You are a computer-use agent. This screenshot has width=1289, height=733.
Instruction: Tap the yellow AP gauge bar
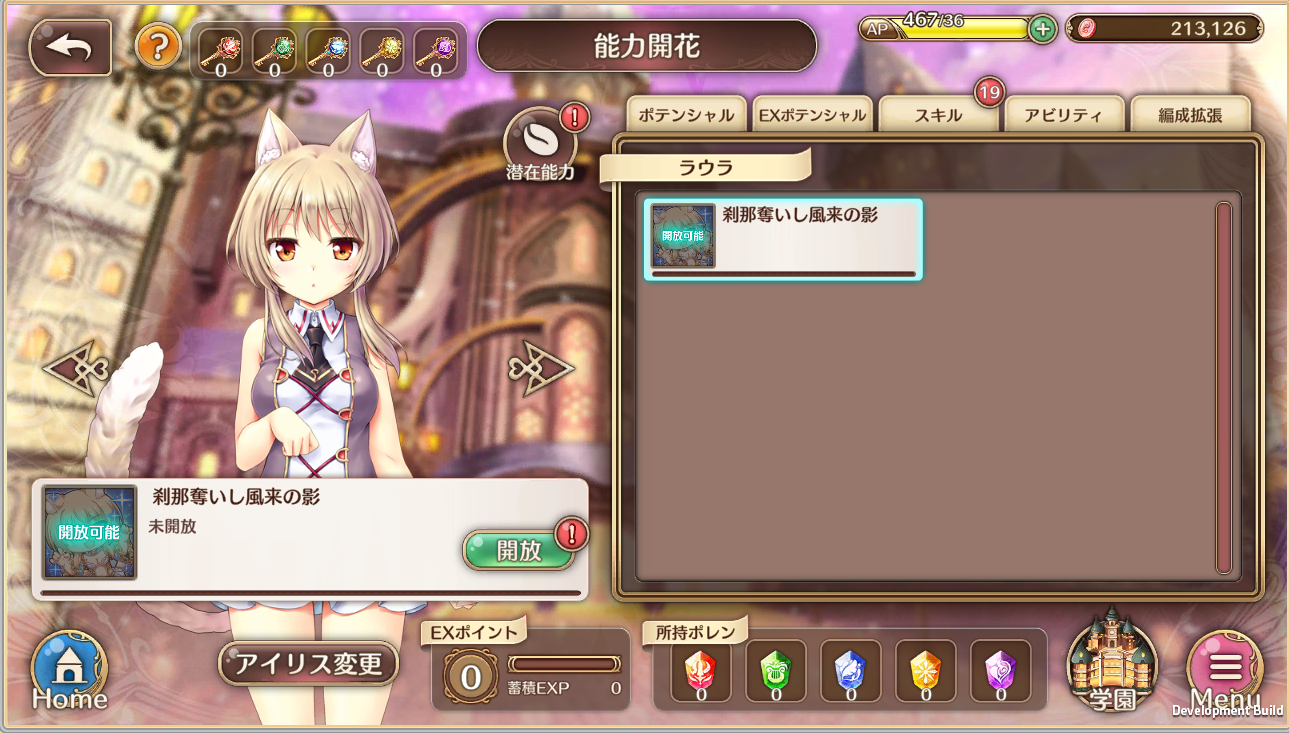tap(955, 29)
